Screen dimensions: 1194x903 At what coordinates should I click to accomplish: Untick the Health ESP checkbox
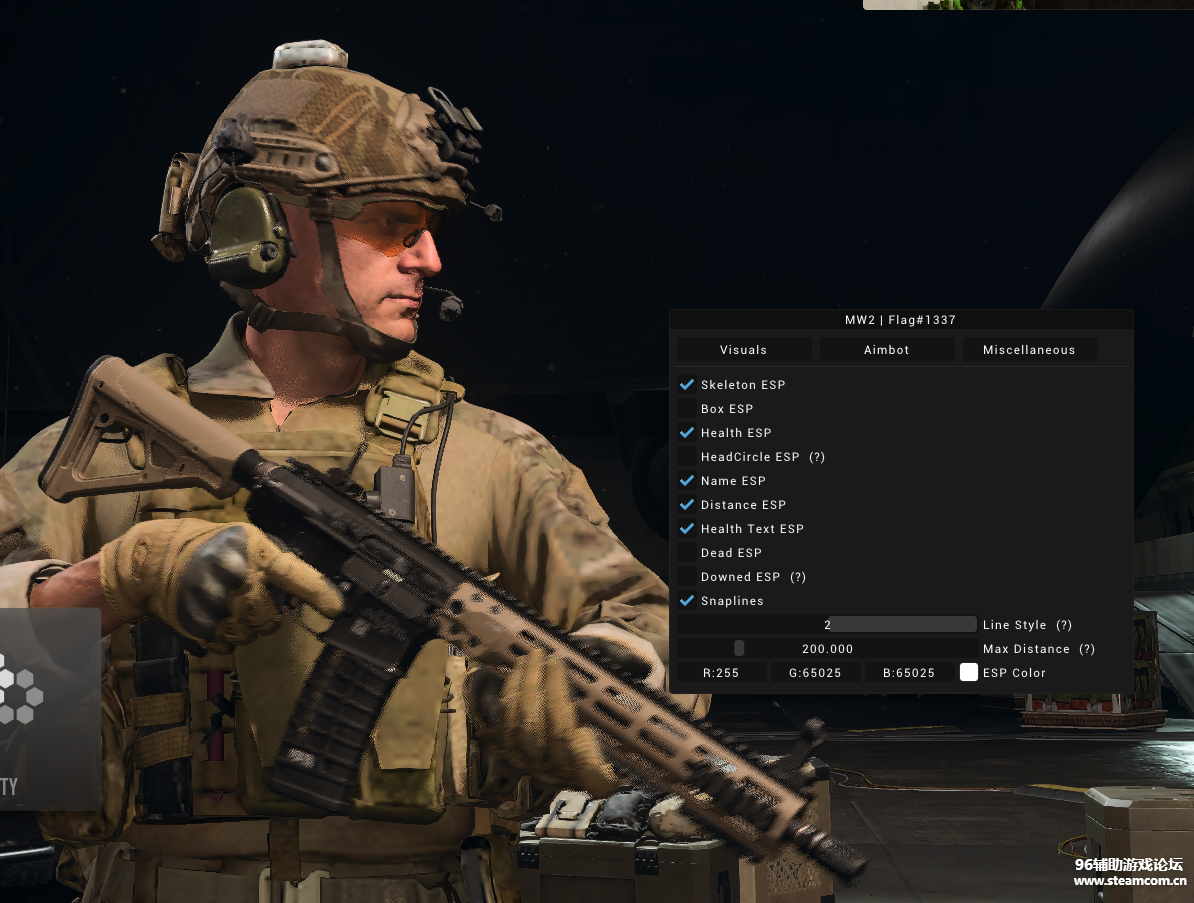[x=687, y=433]
